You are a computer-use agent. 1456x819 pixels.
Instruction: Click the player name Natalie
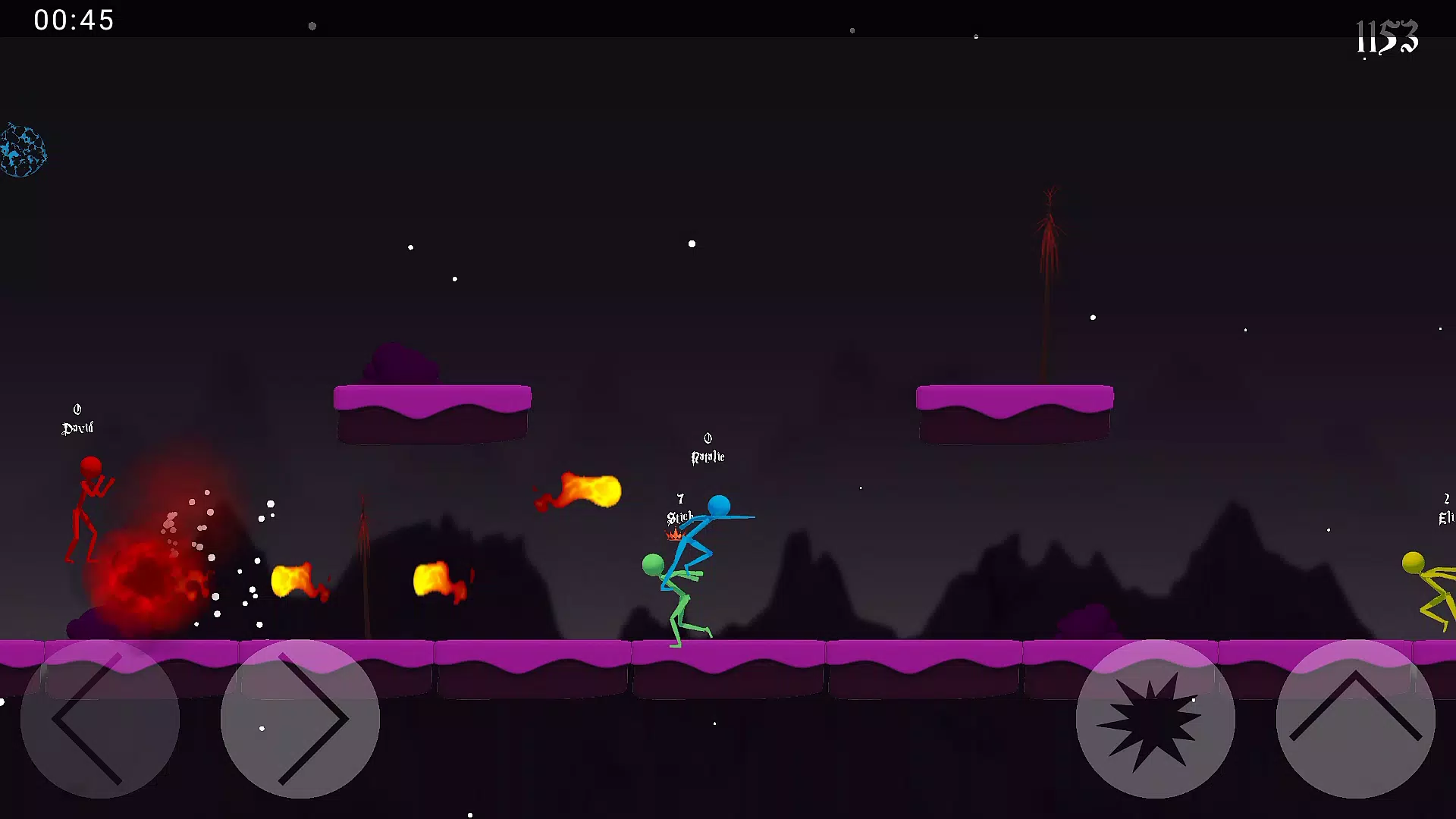[x=707, y=456]
